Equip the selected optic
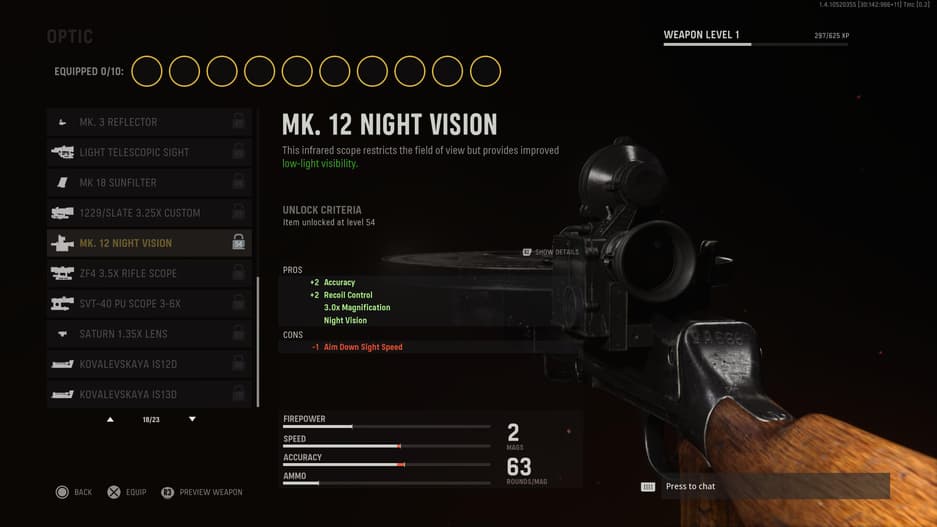937x527 pixels. pyautogui.click(x=127, y=492)
